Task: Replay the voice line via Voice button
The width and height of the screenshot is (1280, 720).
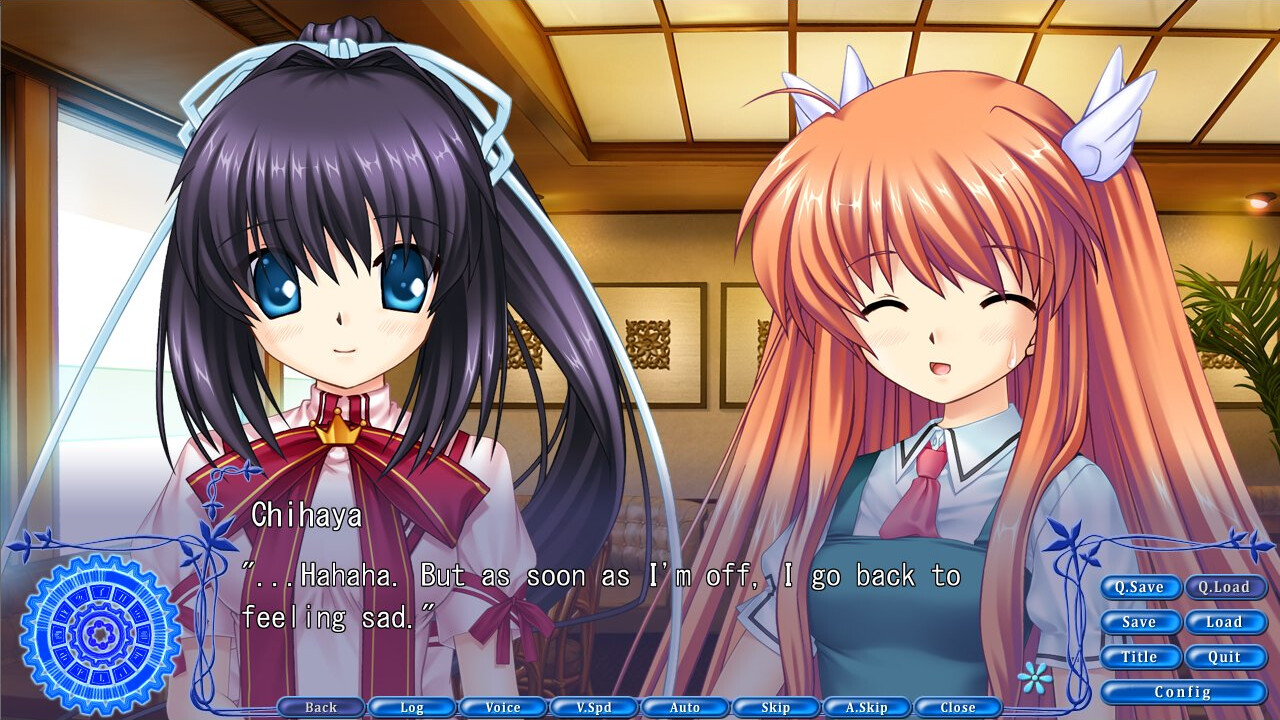Action: pos(503,707)
